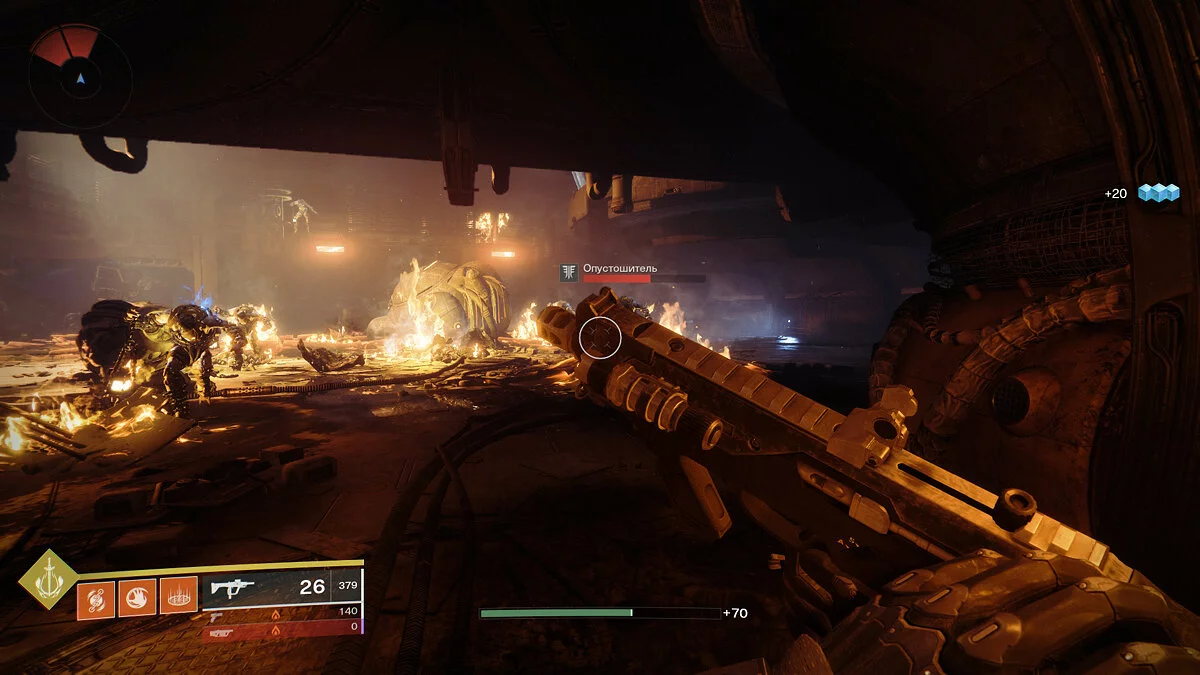Image resolution: width=1200 pixels, height=675 pixels.
Task: Trigger the melee fist ability icon
Action: [137, 598]
